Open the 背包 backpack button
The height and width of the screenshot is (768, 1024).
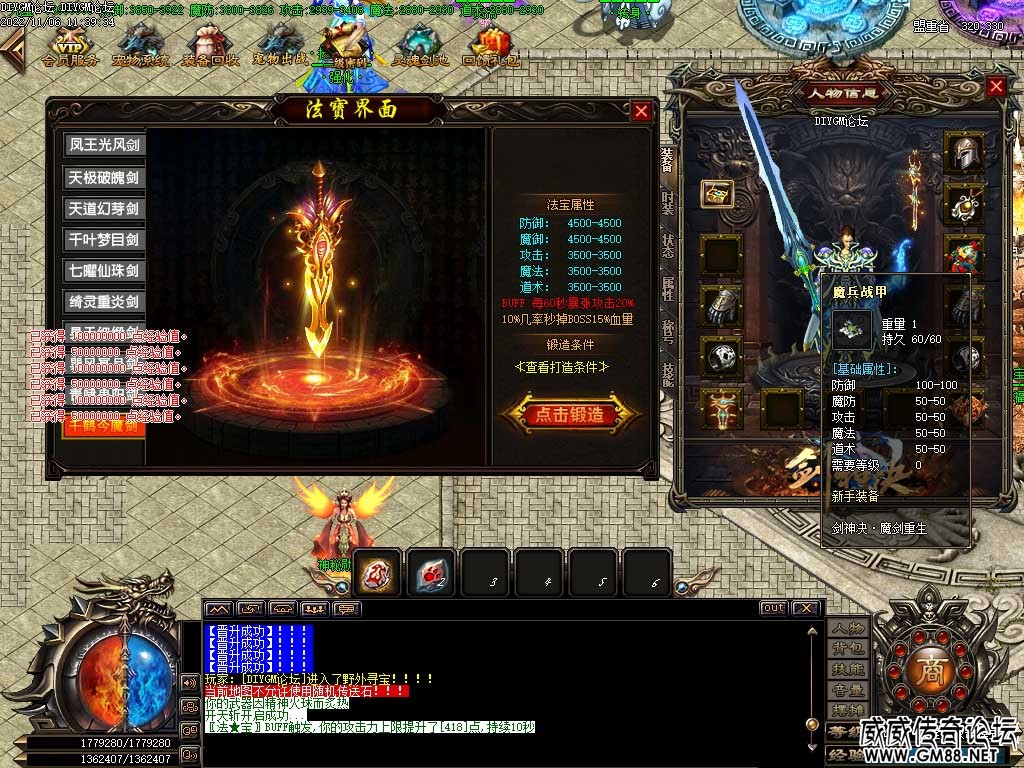pos(848,649)
